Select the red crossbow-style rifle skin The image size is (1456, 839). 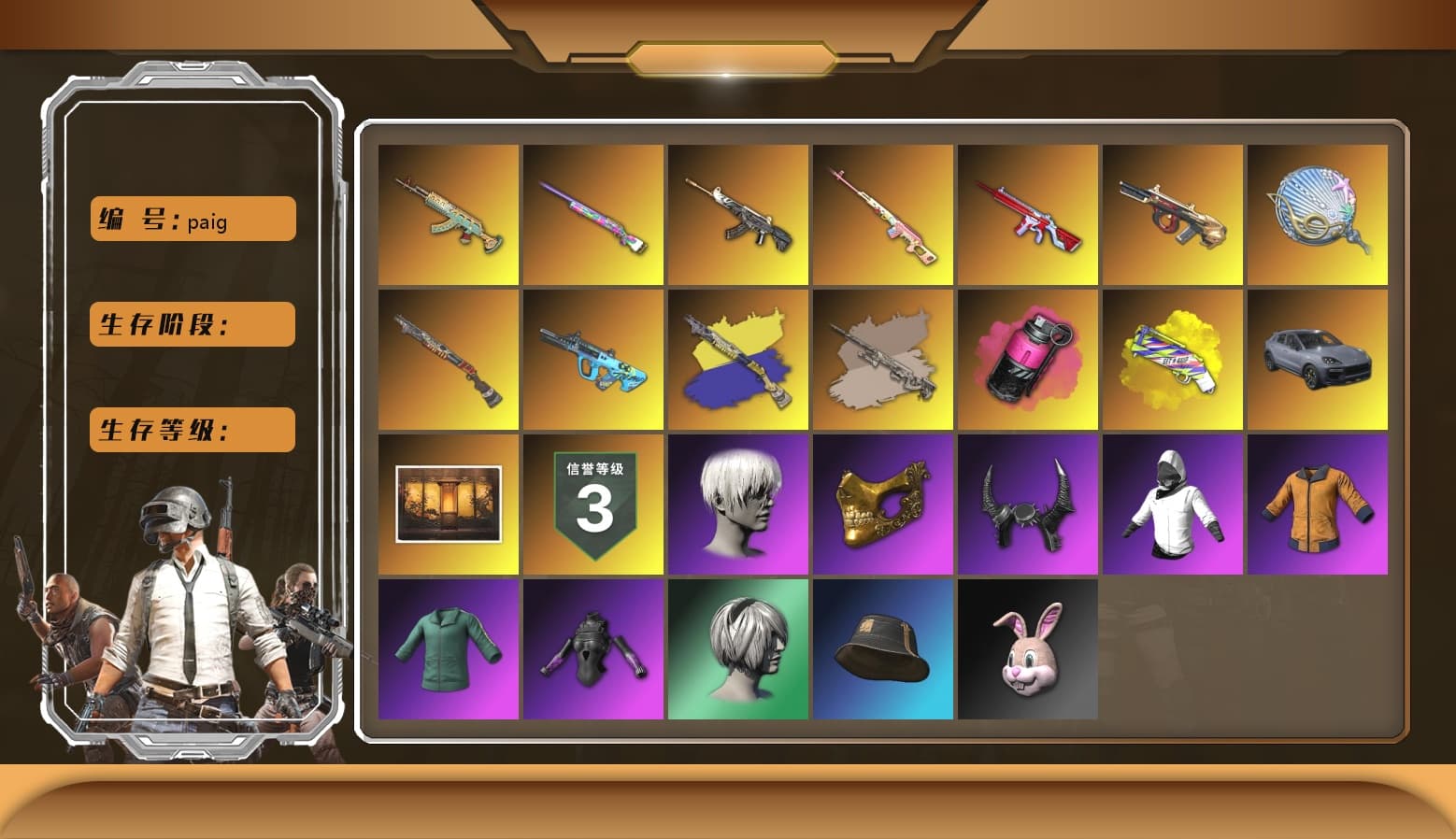point(1028,214)
